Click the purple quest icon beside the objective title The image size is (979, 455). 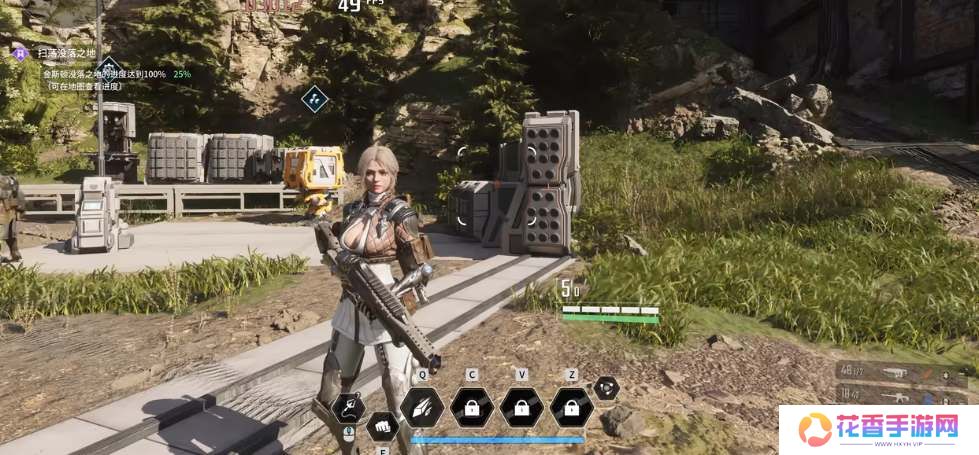[18, 51]
